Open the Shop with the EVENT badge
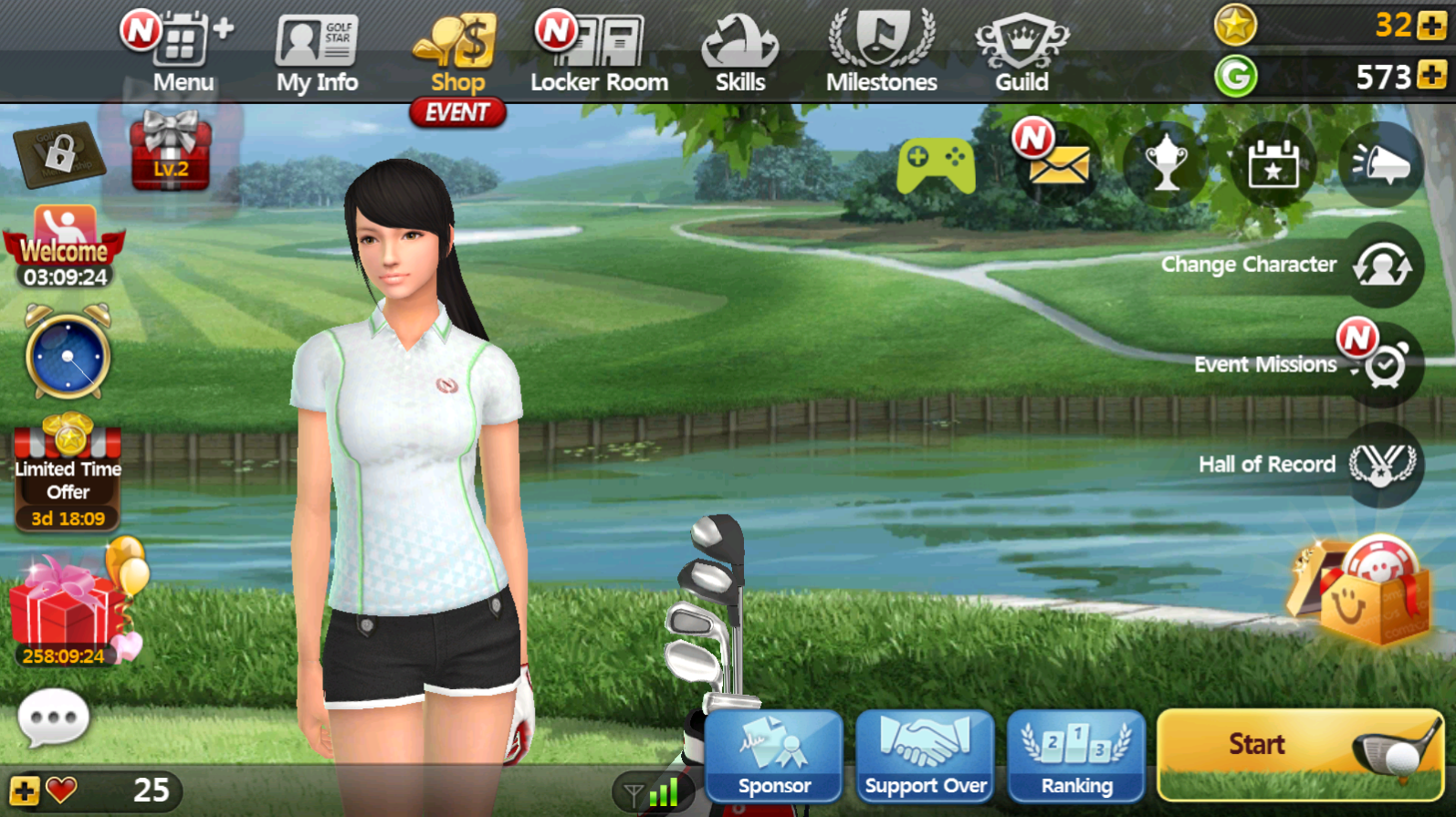Screen dimensions: 1456x817 [x=456, y=55]
